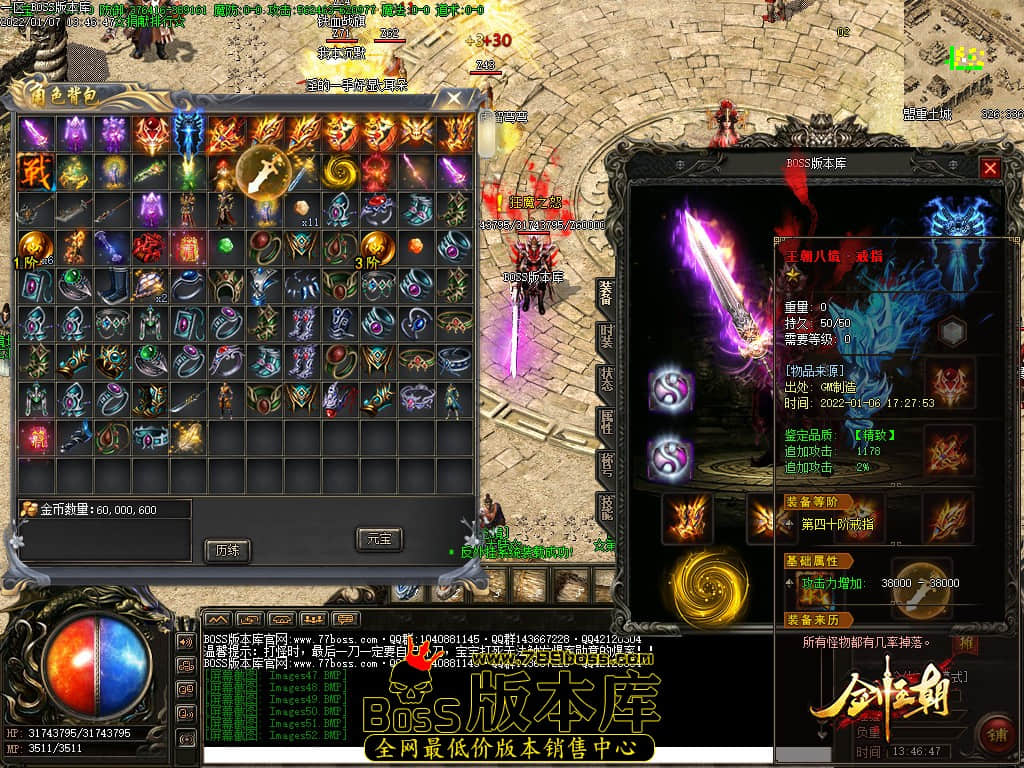Switch to the 装备 equipment tab
The height and width of the screenshot is (768, 1024).
point(606,293)
